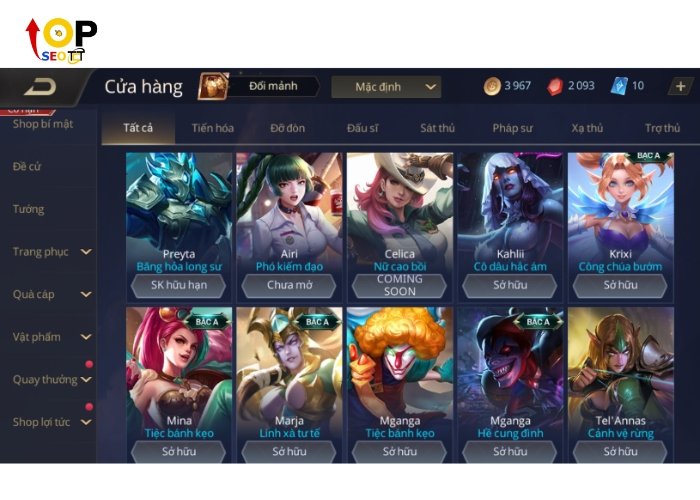
Task: Add more currency with plus button
Action: click(x=680, y=86)
